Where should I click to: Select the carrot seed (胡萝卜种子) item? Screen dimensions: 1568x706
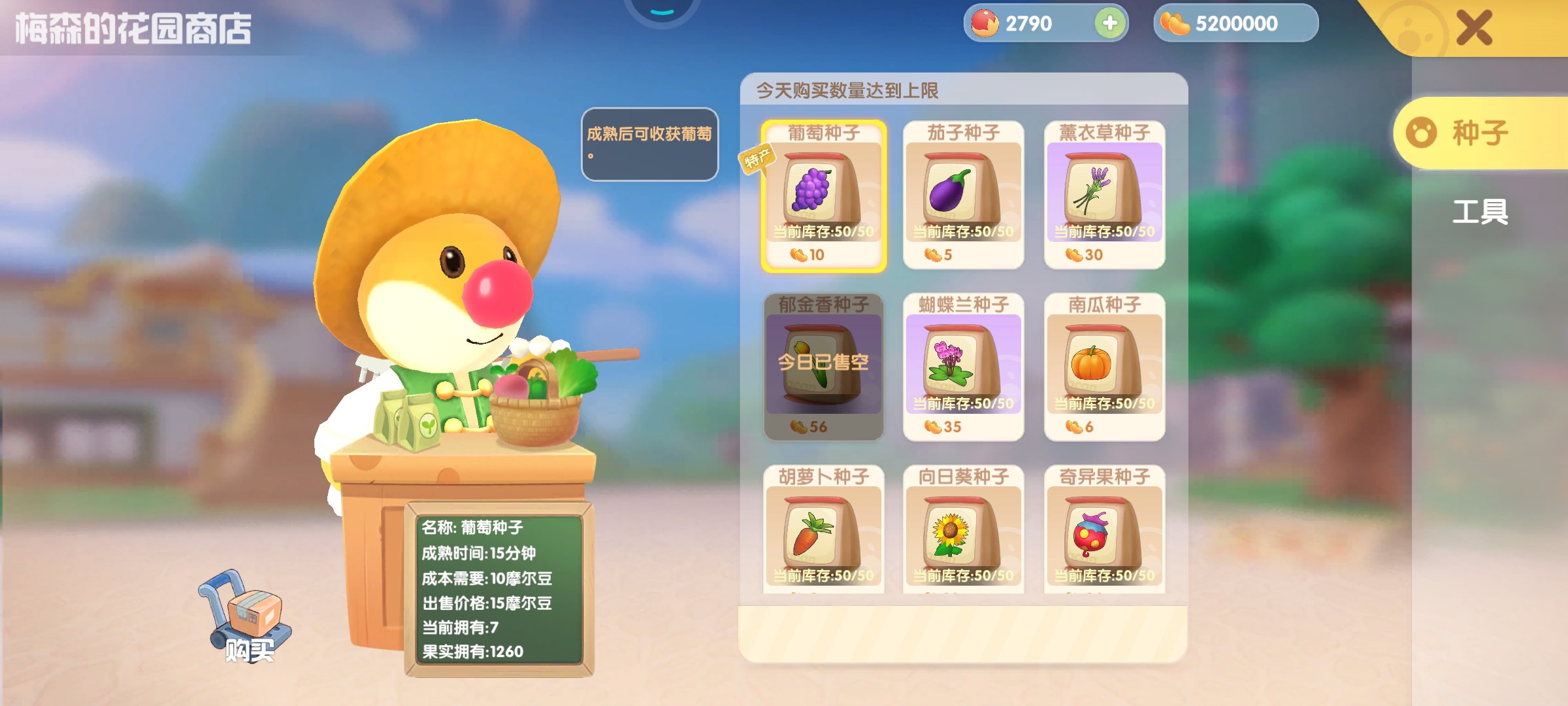(823, 531)
